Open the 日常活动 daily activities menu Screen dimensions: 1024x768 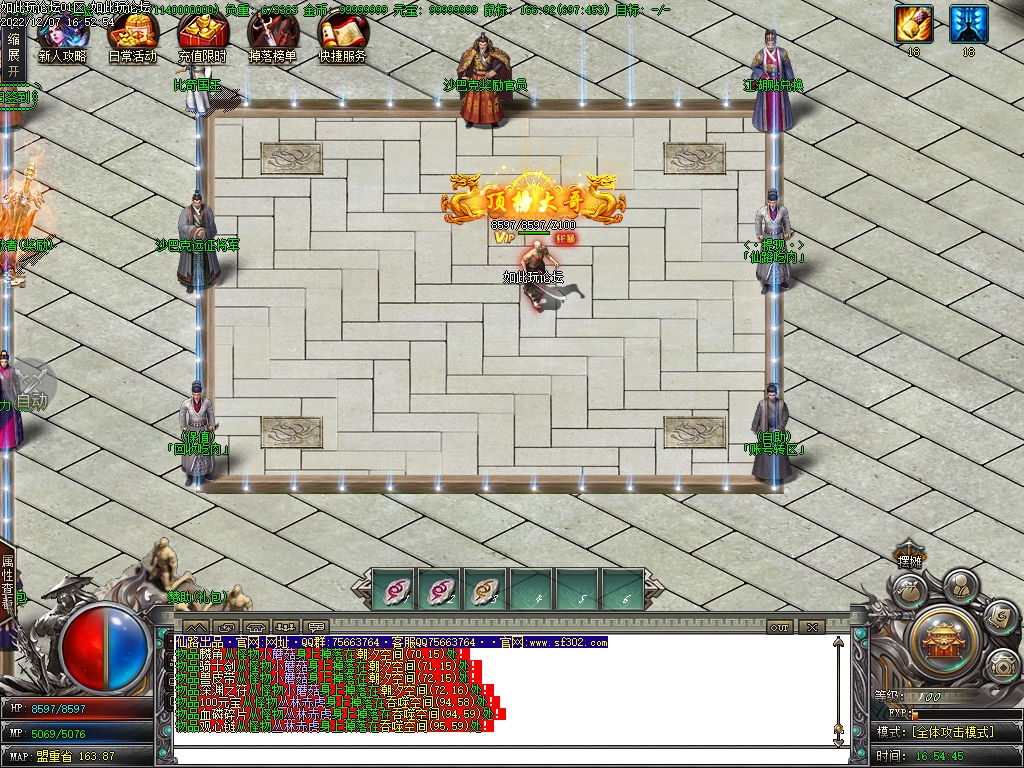(x=132, y=38)
